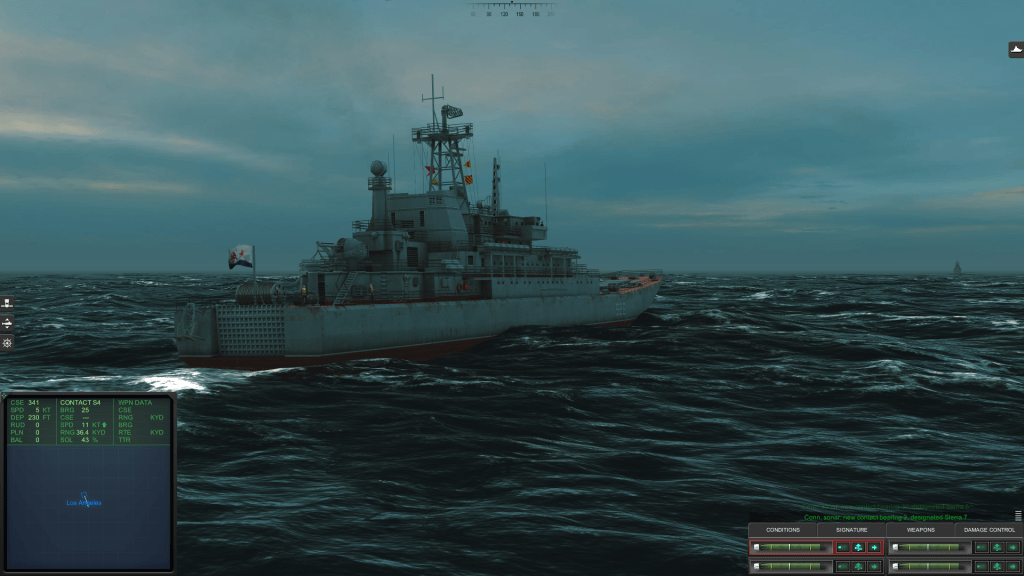Screen dimensions: 1024x576
Task: Click the helm wheel icon on left edge
Action: [x=7, y=343]
